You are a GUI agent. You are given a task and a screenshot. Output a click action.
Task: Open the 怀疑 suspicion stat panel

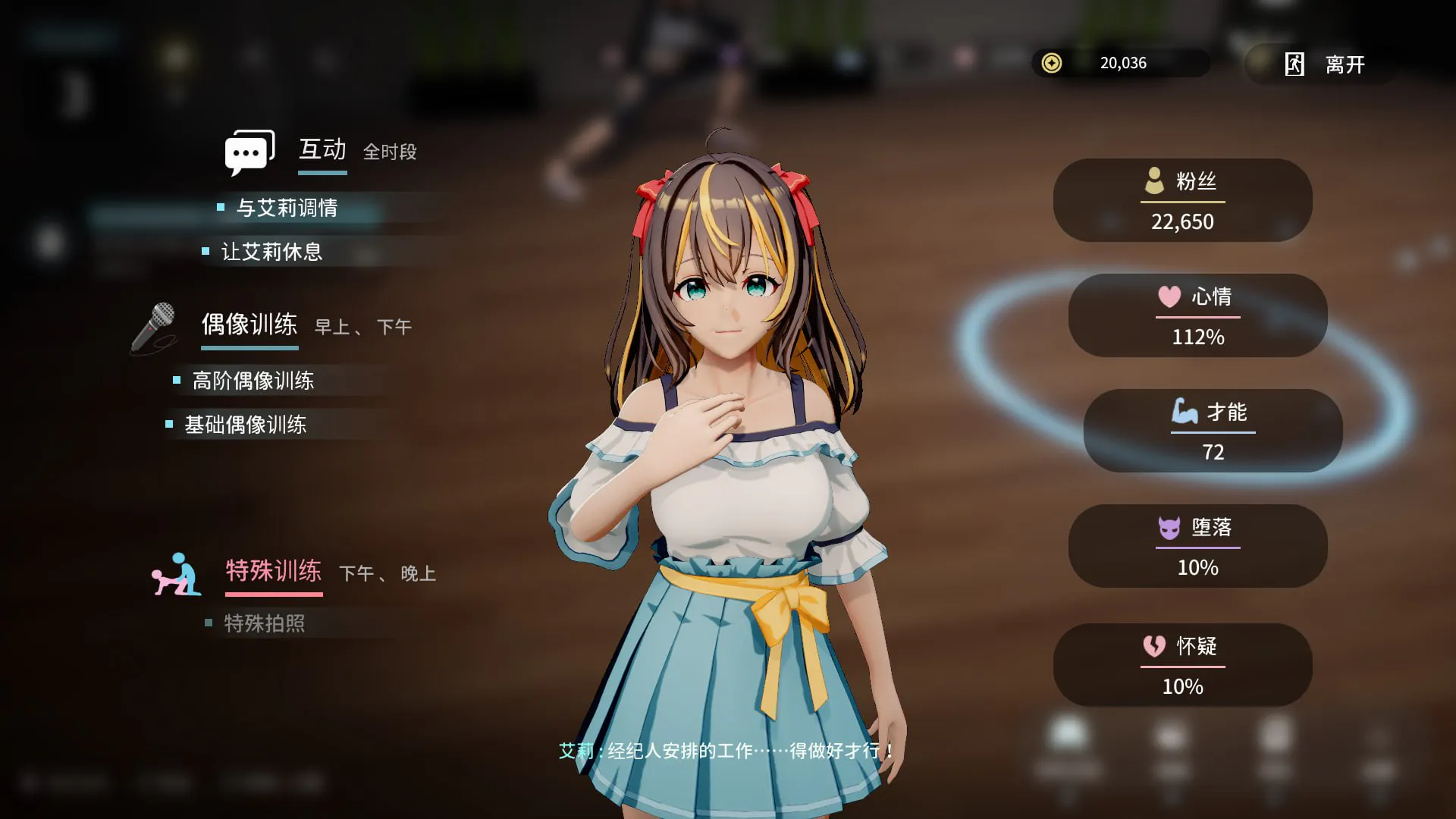[x=1182, y=665]
